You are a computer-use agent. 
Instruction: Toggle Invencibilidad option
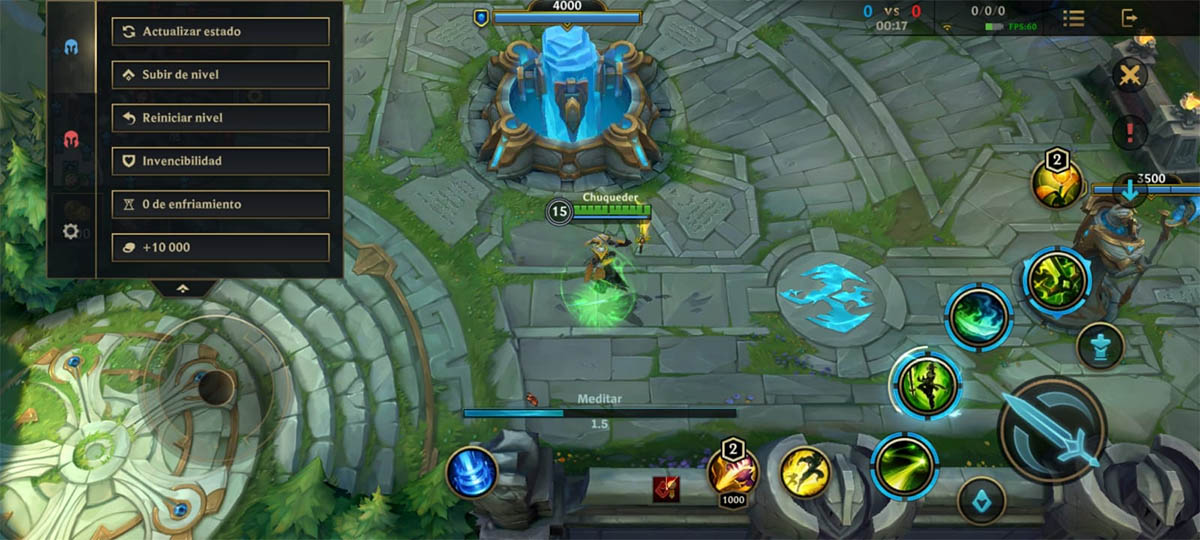[x=220, y=161]
